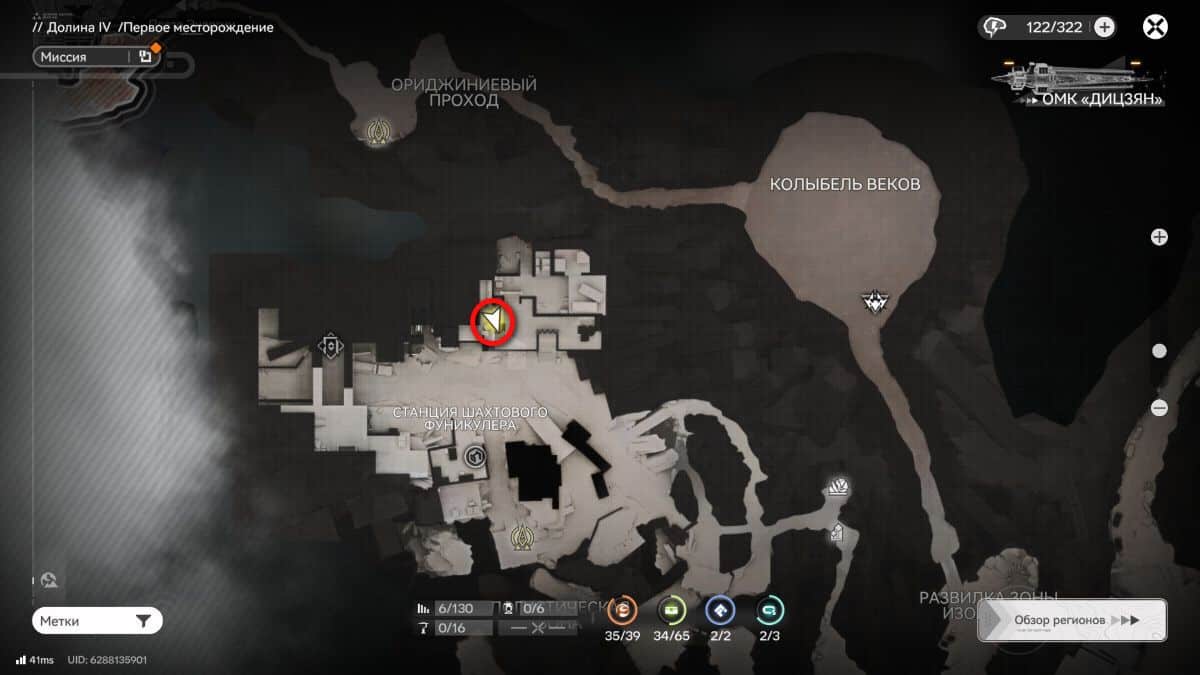The height and width of the screenshot is (675, 1200).
Task: Click the teal collectible counter 2/3
Action: coord(769,610)
